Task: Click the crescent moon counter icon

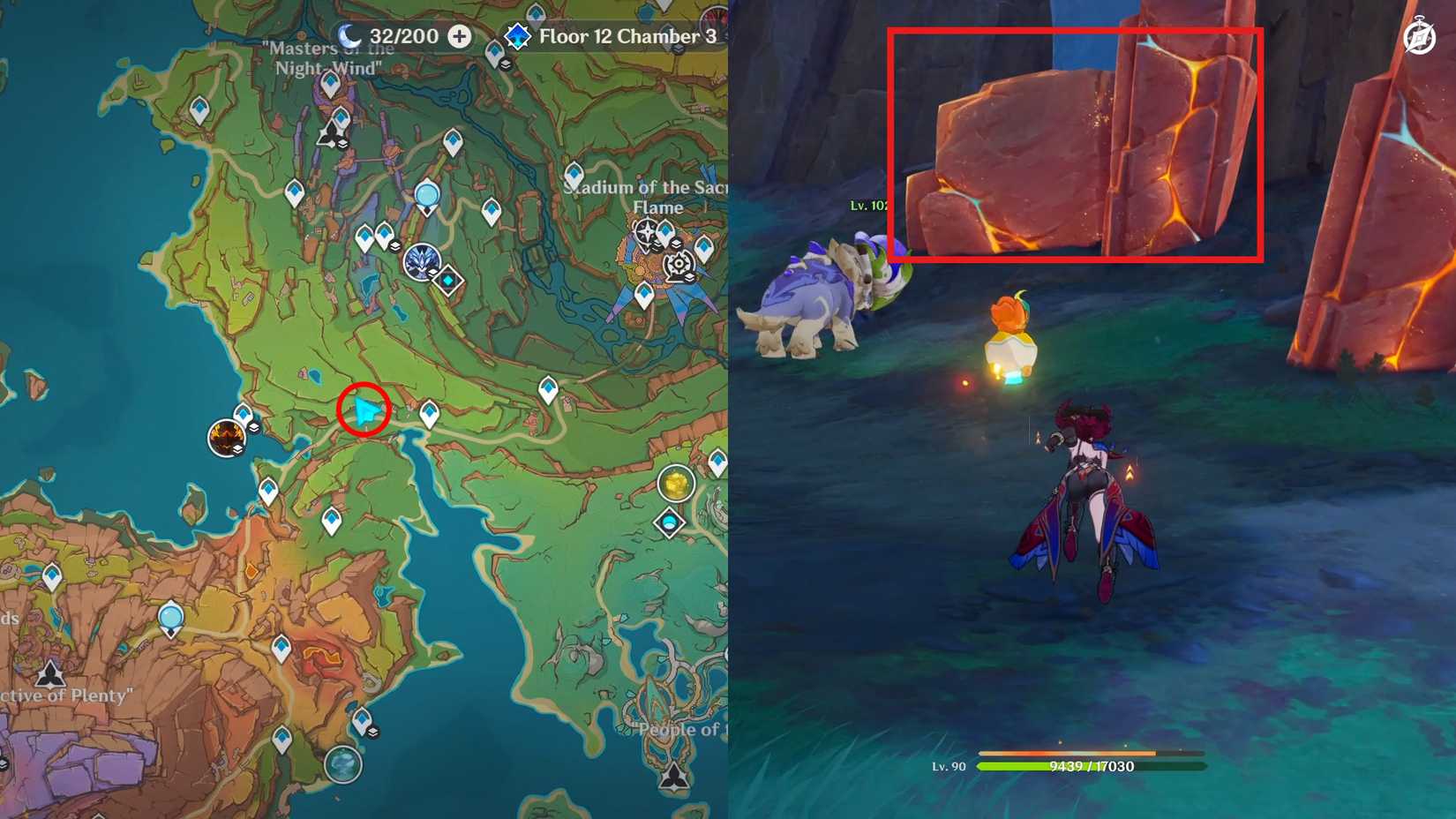Action: (x=349, y=37)
